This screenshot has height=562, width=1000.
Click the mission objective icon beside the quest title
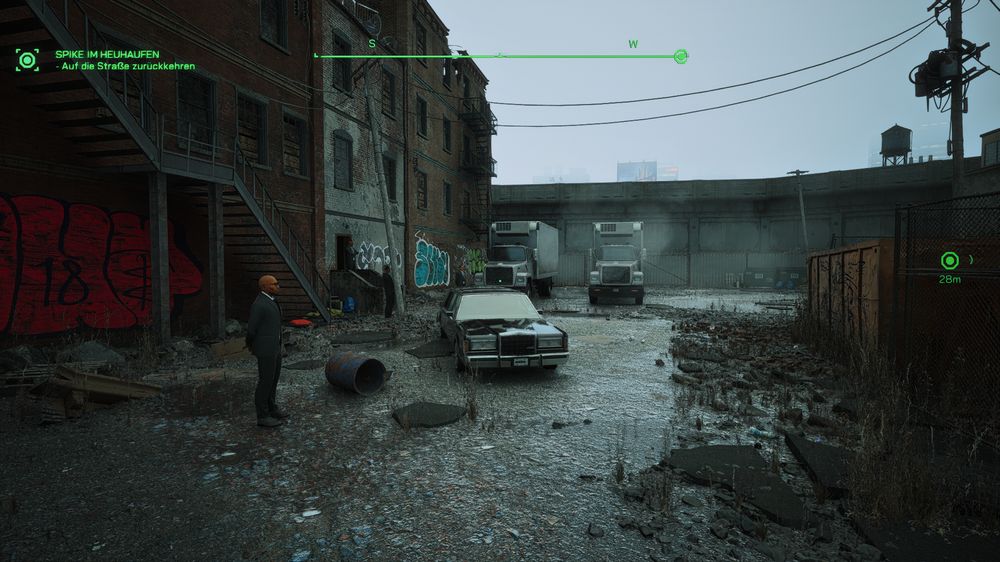pyautogui.click(x=27, y=60)
